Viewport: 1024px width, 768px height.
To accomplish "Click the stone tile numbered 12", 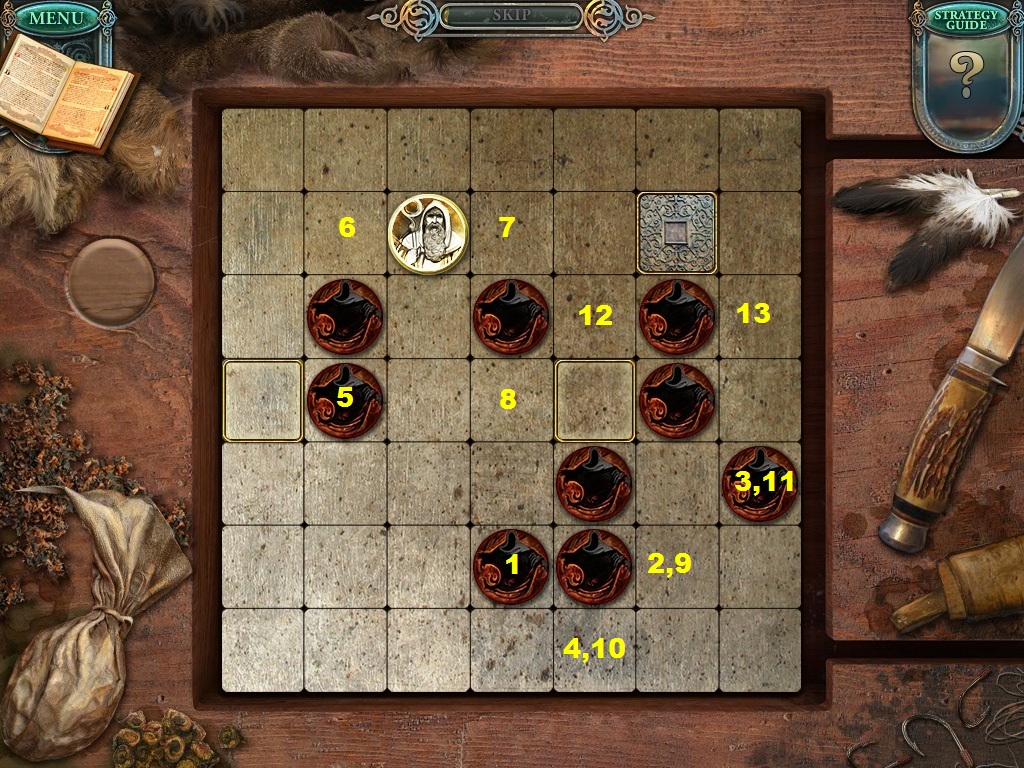I will 594,316.
